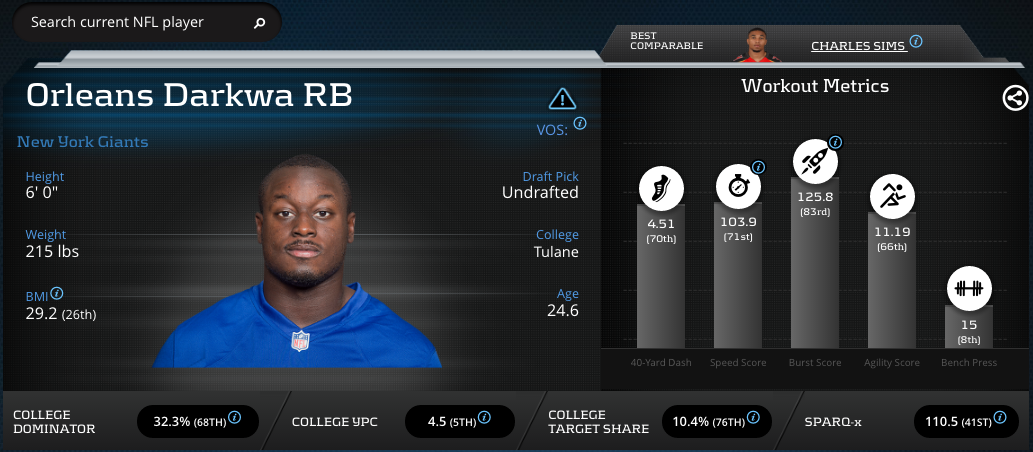Click the Agility Score runner icon
1033x452 pixels.
[890, 196]
